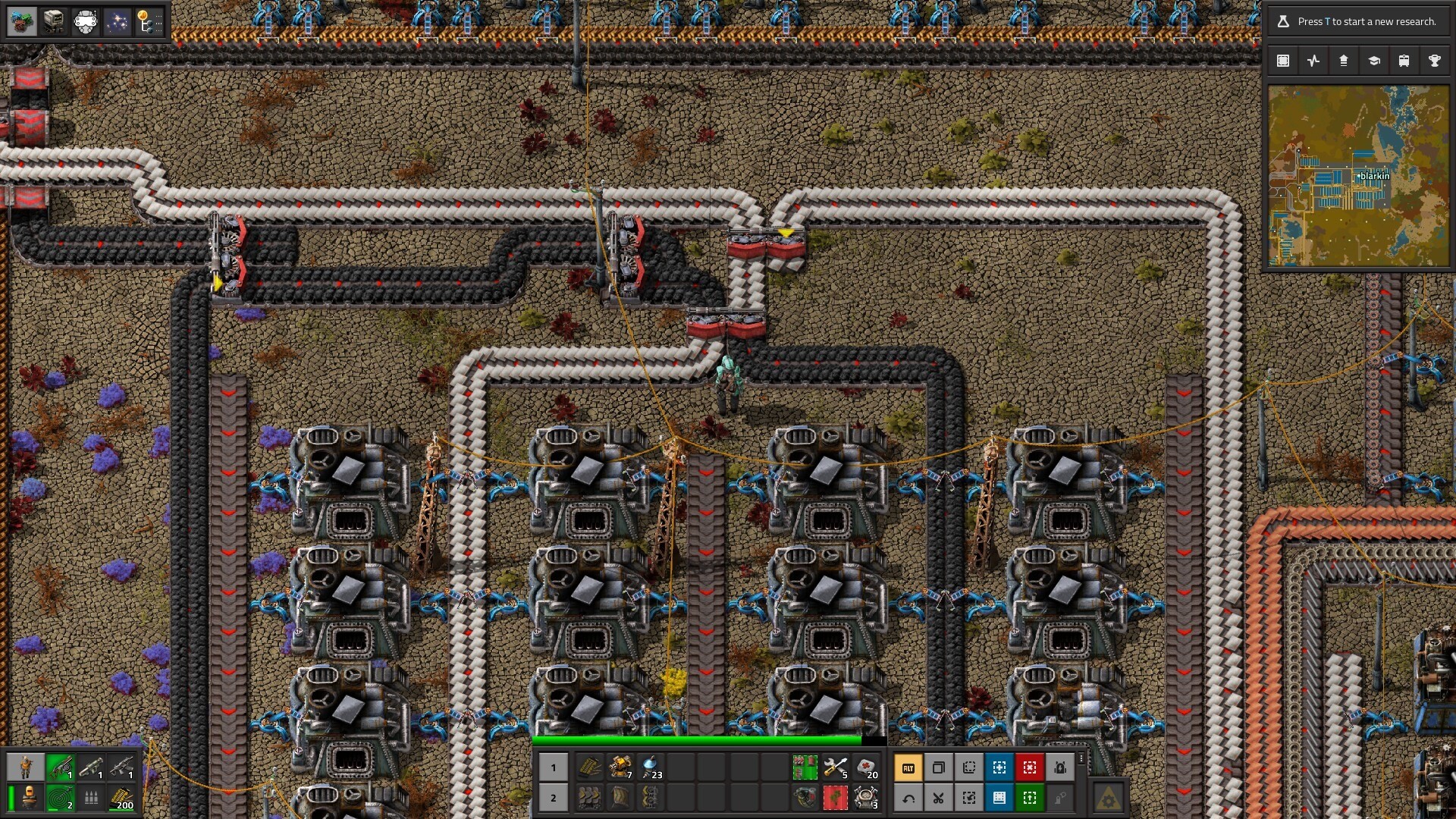Screen dimensions: 1456x819
Task: Click the undo arrow button
Action: pos(908,798)
